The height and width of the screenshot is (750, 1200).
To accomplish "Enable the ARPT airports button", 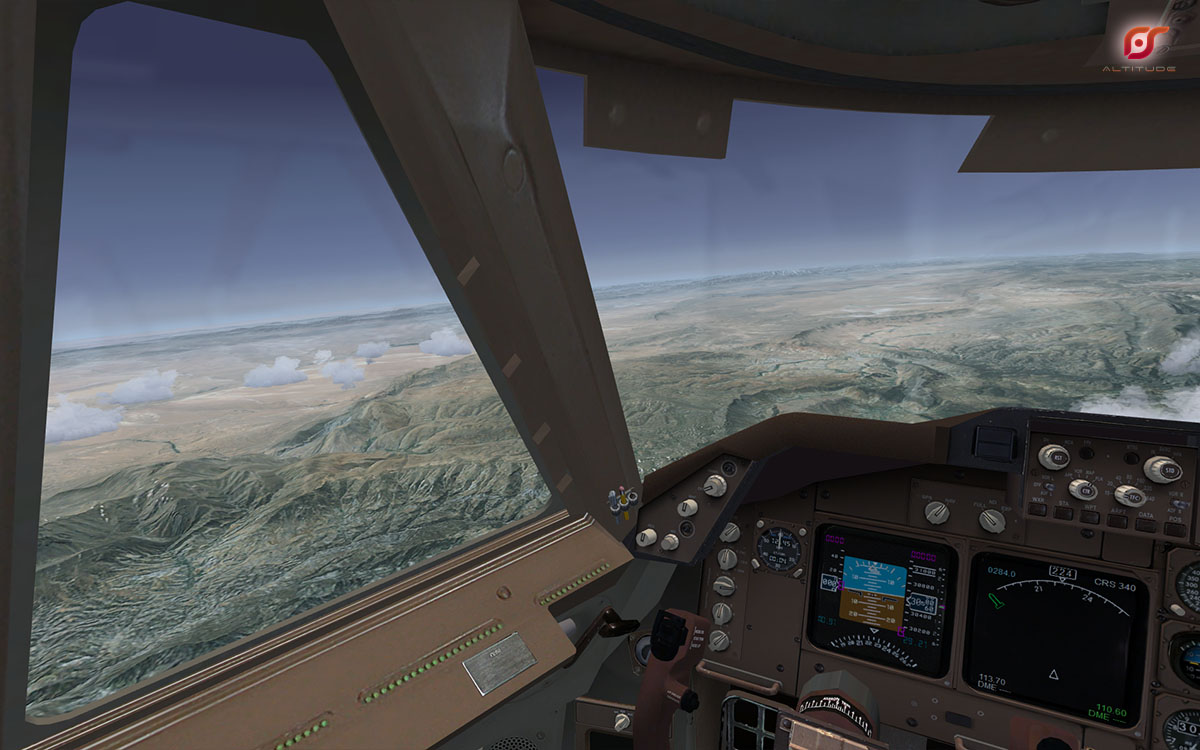I will (1117, 521).
